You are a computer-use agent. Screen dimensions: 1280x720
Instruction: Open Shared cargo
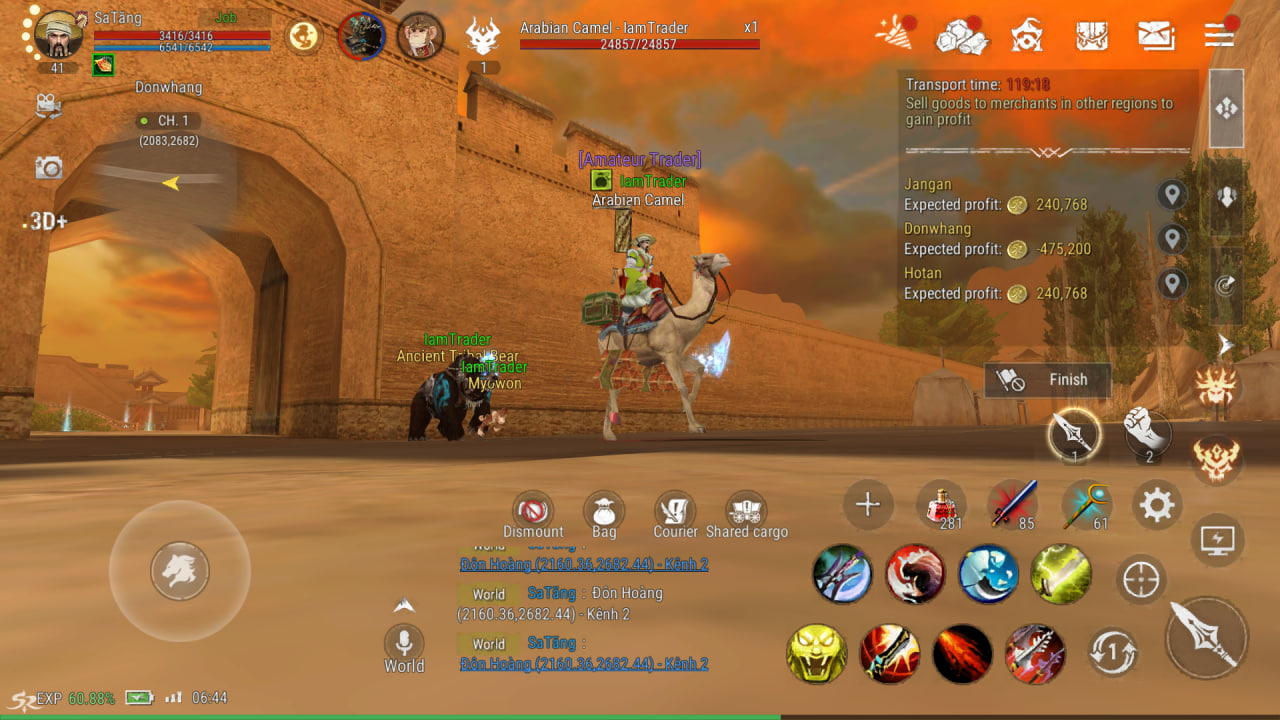[x=746, y=510]
